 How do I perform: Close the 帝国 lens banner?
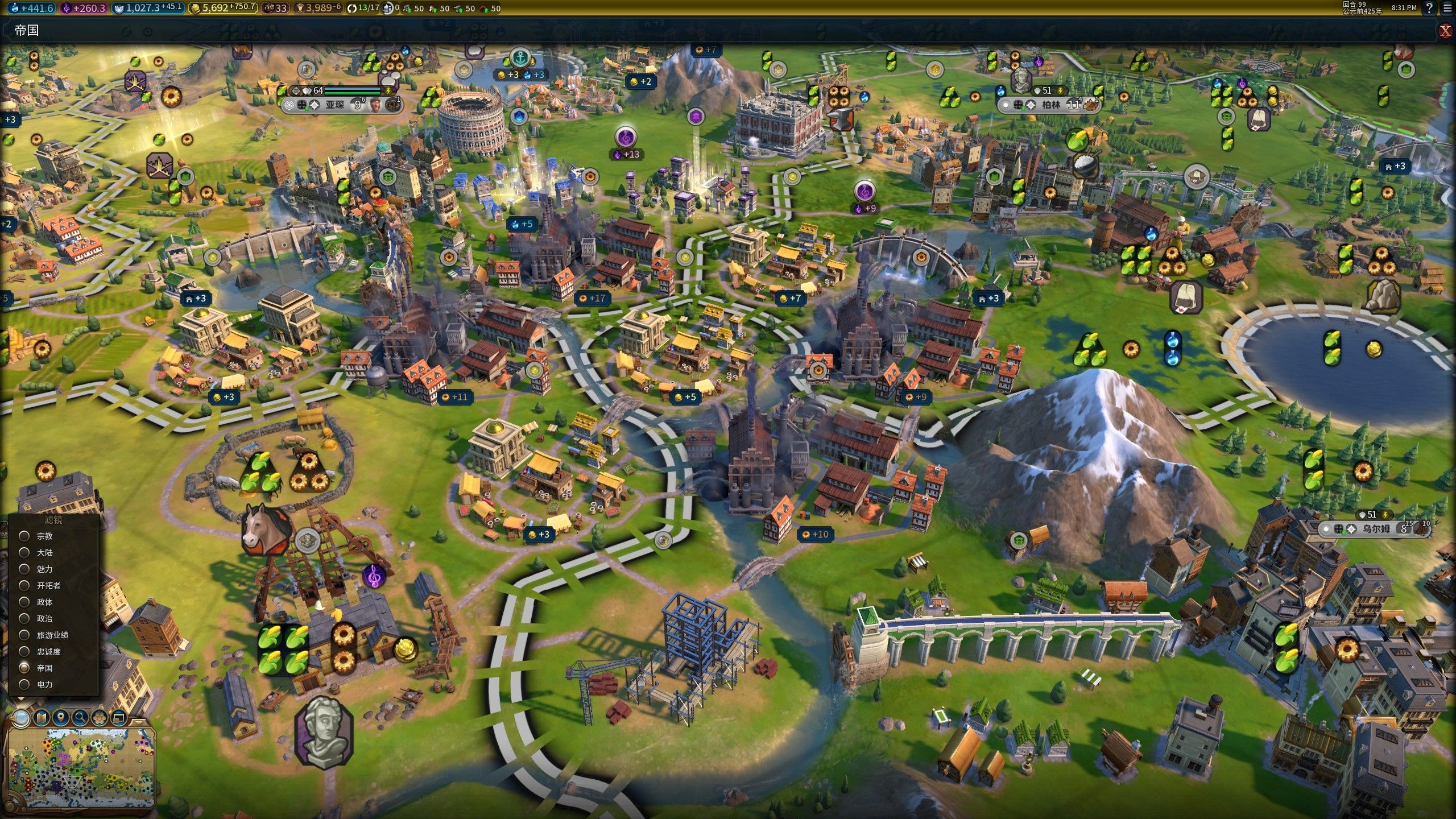[1445, 31]
